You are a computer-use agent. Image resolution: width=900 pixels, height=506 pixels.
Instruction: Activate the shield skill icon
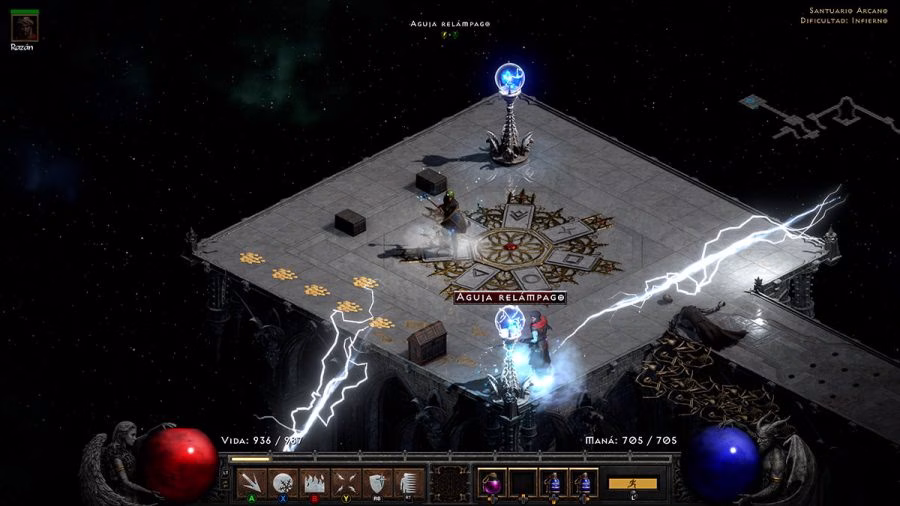376,483
